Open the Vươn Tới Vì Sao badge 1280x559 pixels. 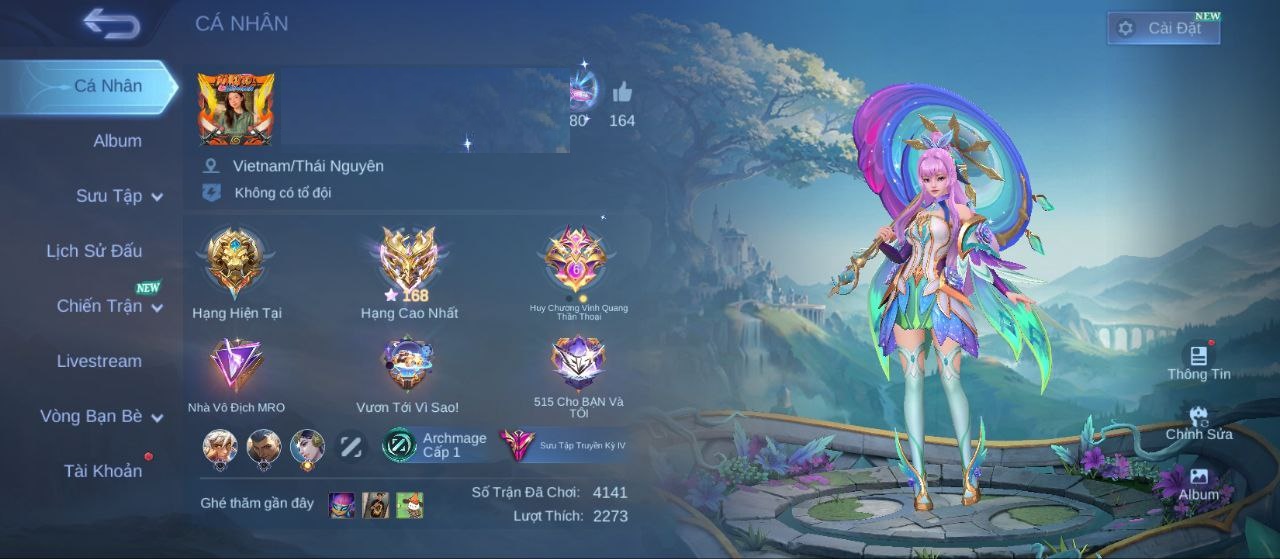(x=407, y=365)
